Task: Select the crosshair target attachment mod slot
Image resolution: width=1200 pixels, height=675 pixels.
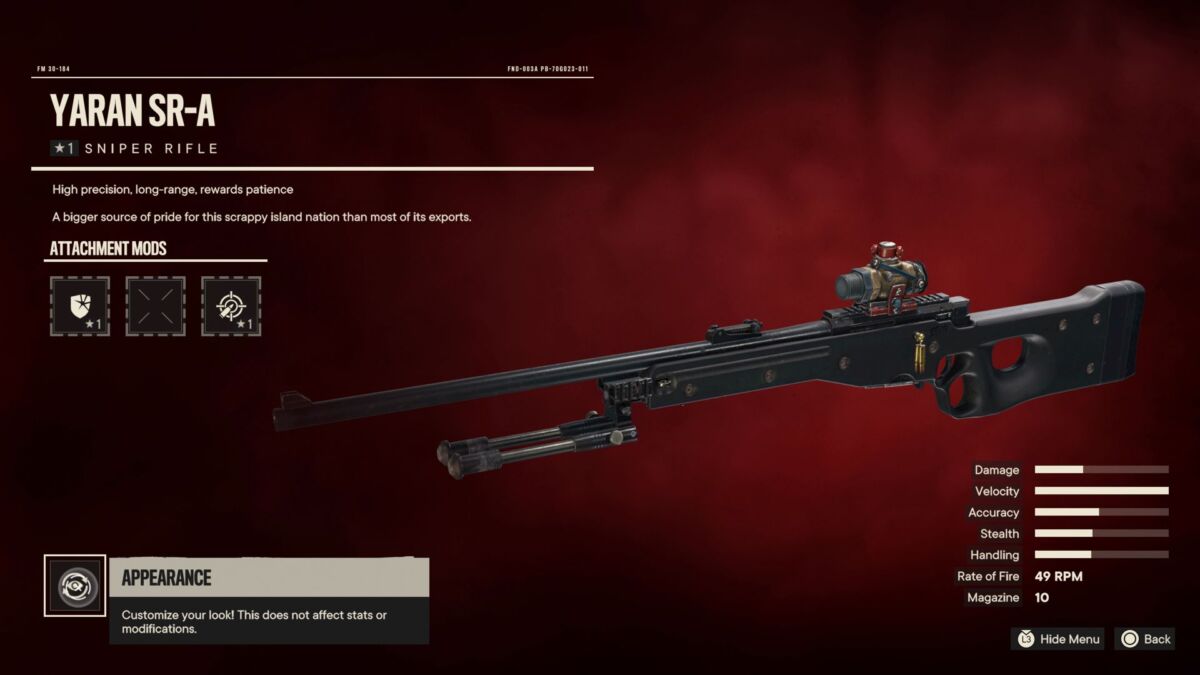Action: 231,306
